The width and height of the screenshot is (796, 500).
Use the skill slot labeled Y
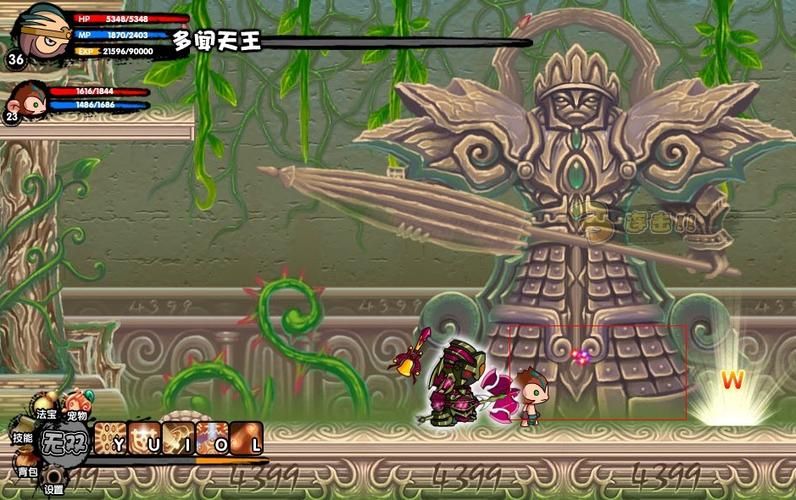pos(110,440)
